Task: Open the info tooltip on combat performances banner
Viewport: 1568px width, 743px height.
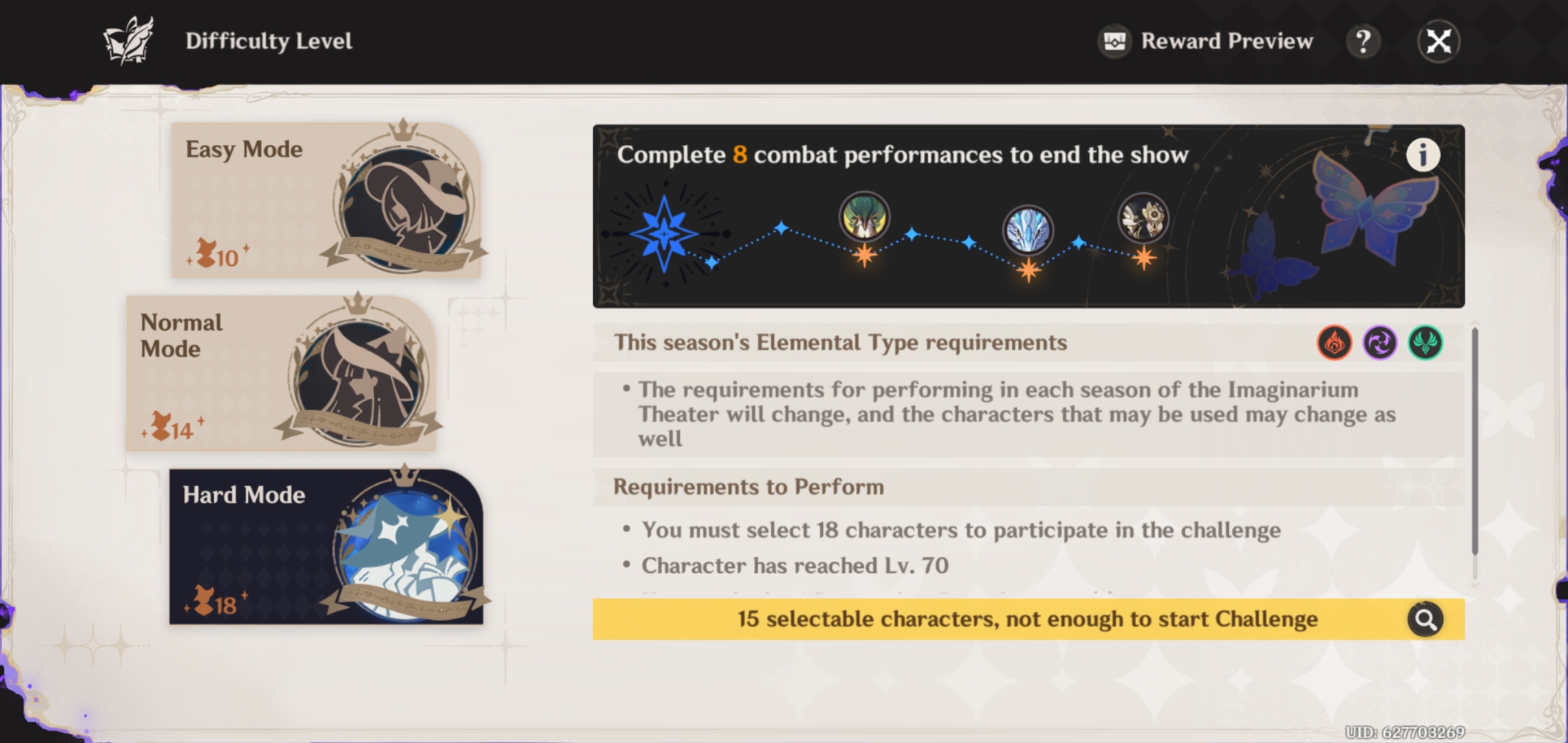Action: pos(1424,155)
